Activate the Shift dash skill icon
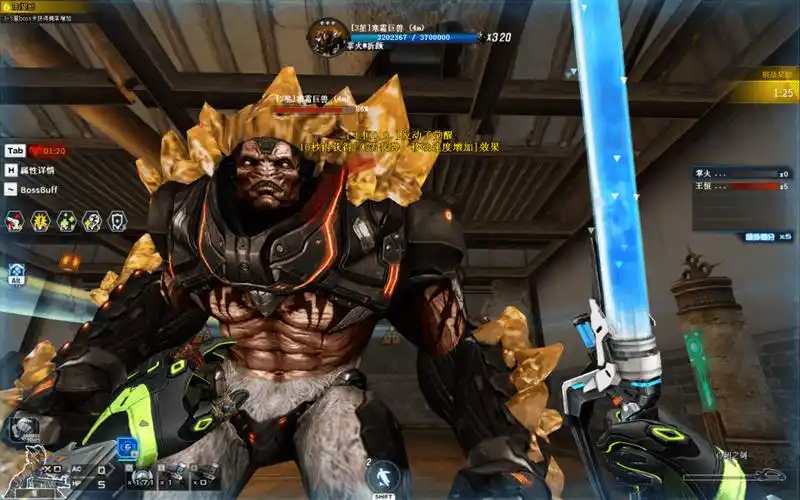Viewport: 800px width, 500px height. [379, 477]
